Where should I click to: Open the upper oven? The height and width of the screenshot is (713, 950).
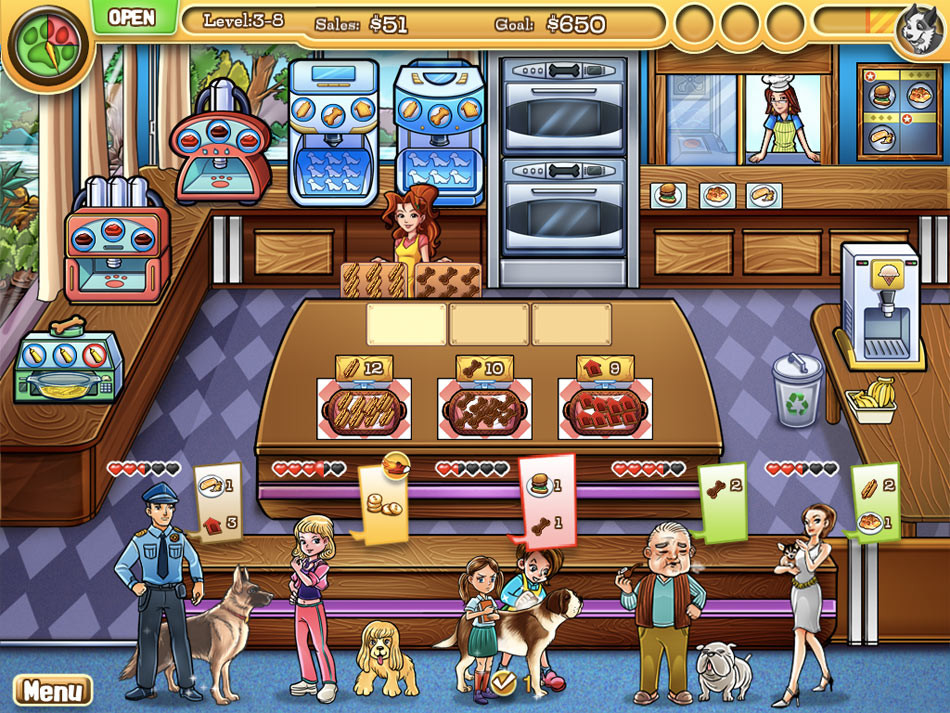click(x=563, y=106)
